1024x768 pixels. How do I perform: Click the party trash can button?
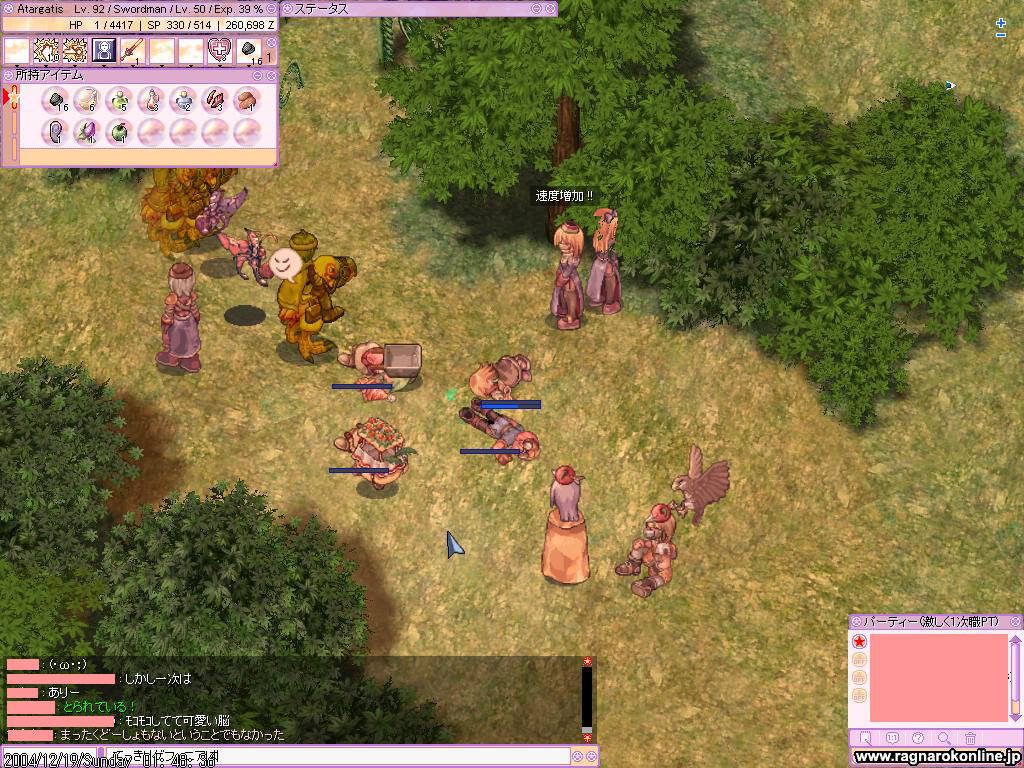pos(970,739)
